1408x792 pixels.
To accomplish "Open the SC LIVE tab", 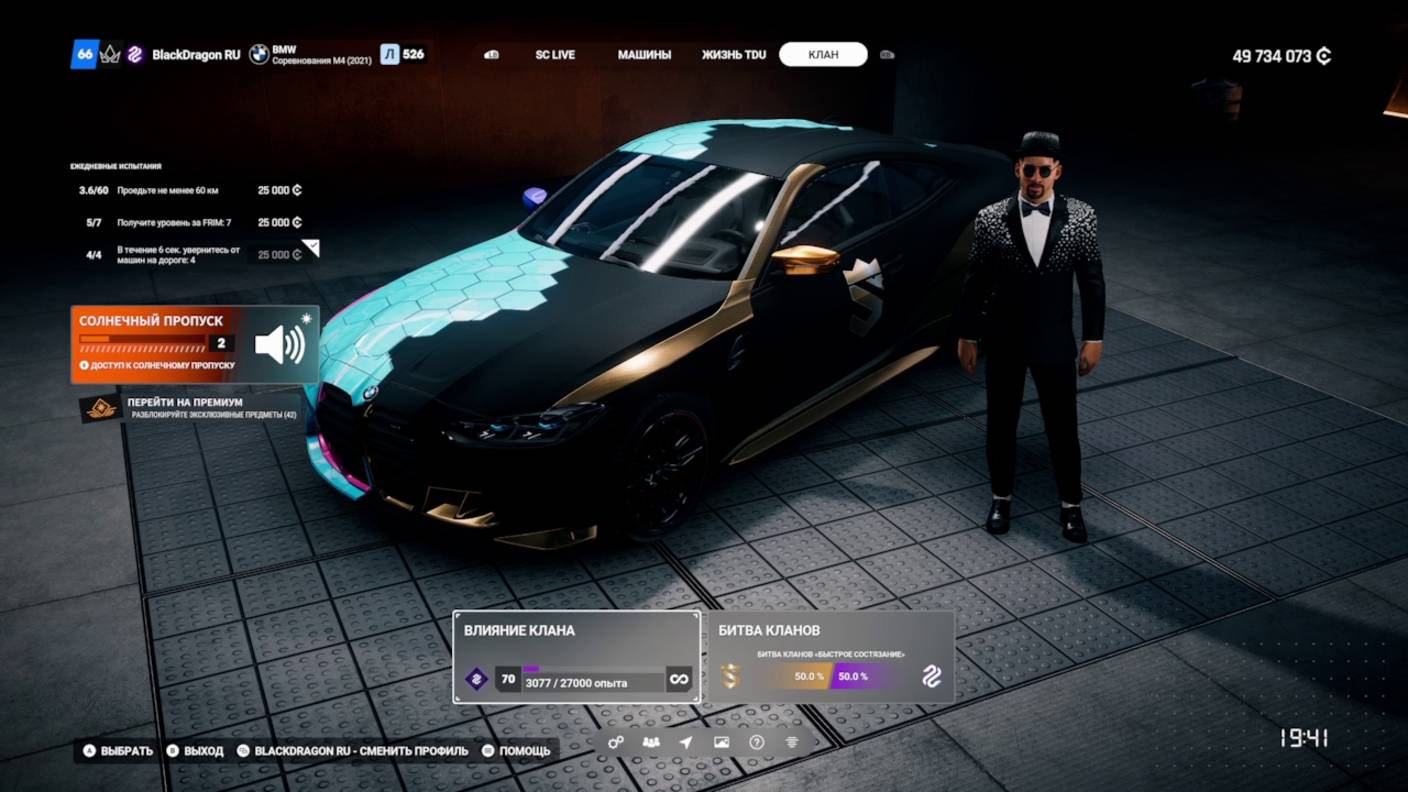I will [555, 55].
